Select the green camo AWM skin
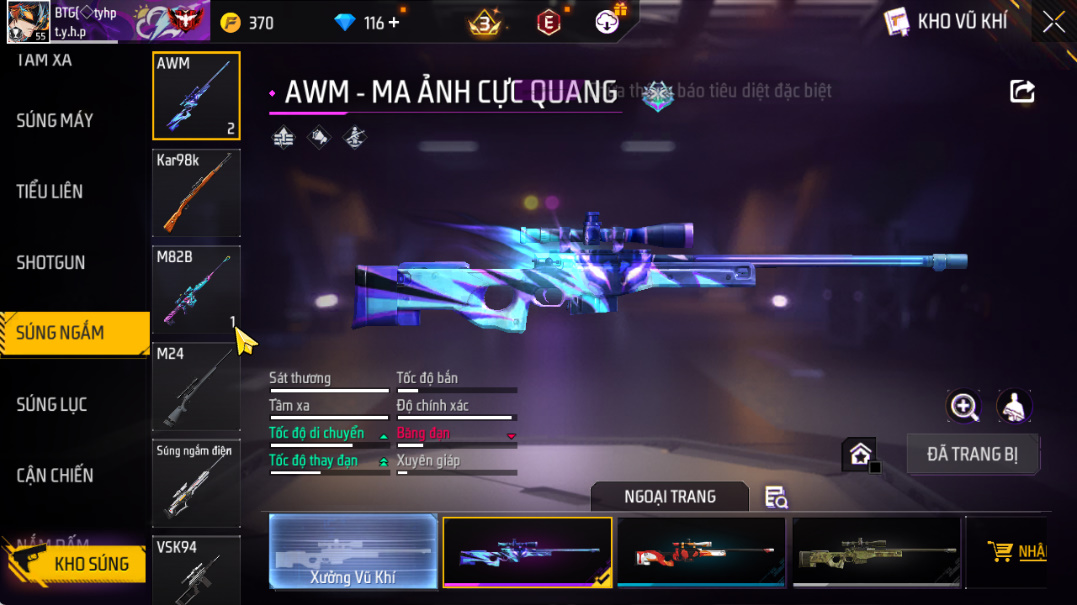 [x=875, y=551]
